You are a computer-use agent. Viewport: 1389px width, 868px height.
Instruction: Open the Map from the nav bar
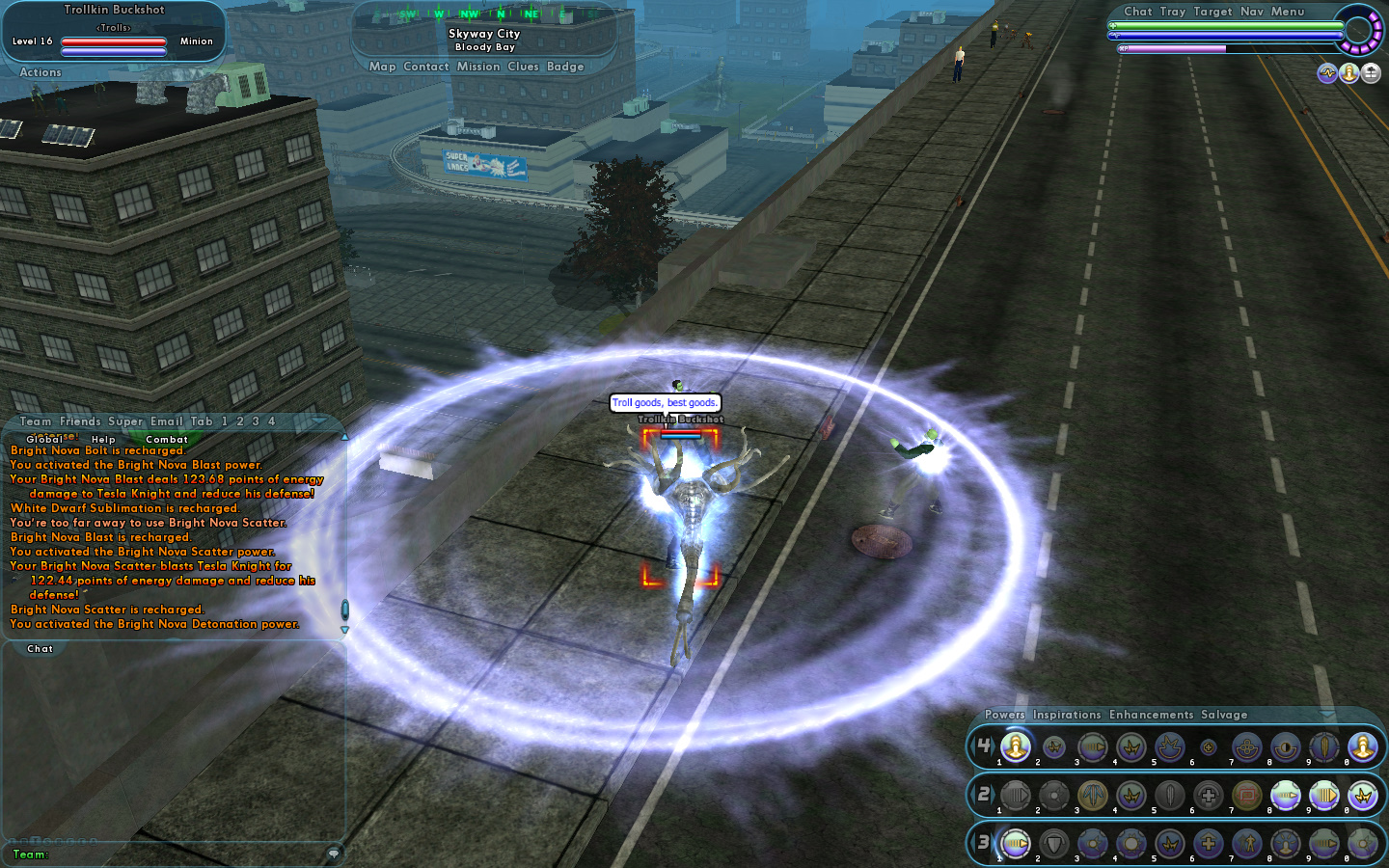(382, 67)
